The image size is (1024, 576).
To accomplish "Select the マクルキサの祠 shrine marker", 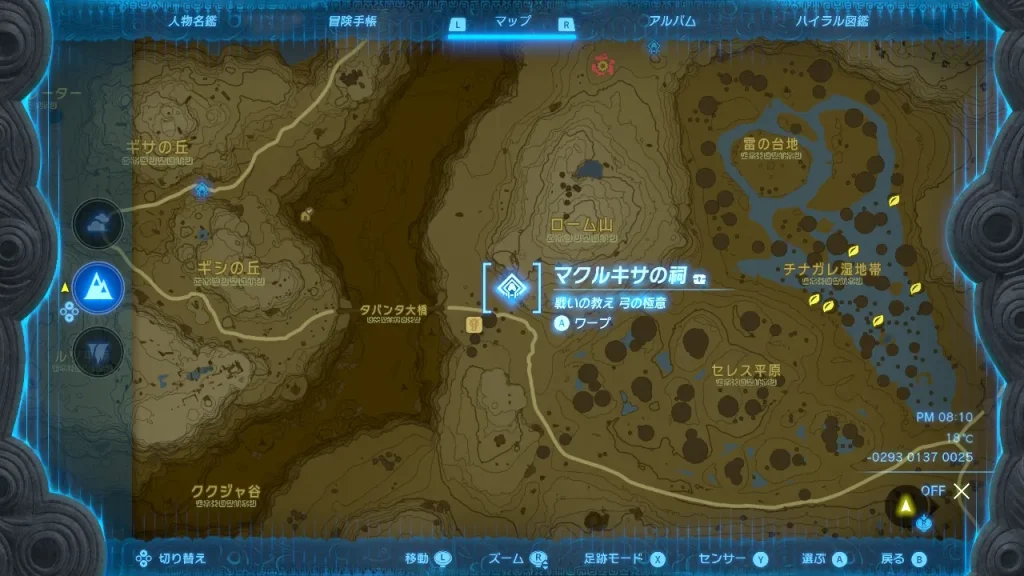I will (511, 288).
